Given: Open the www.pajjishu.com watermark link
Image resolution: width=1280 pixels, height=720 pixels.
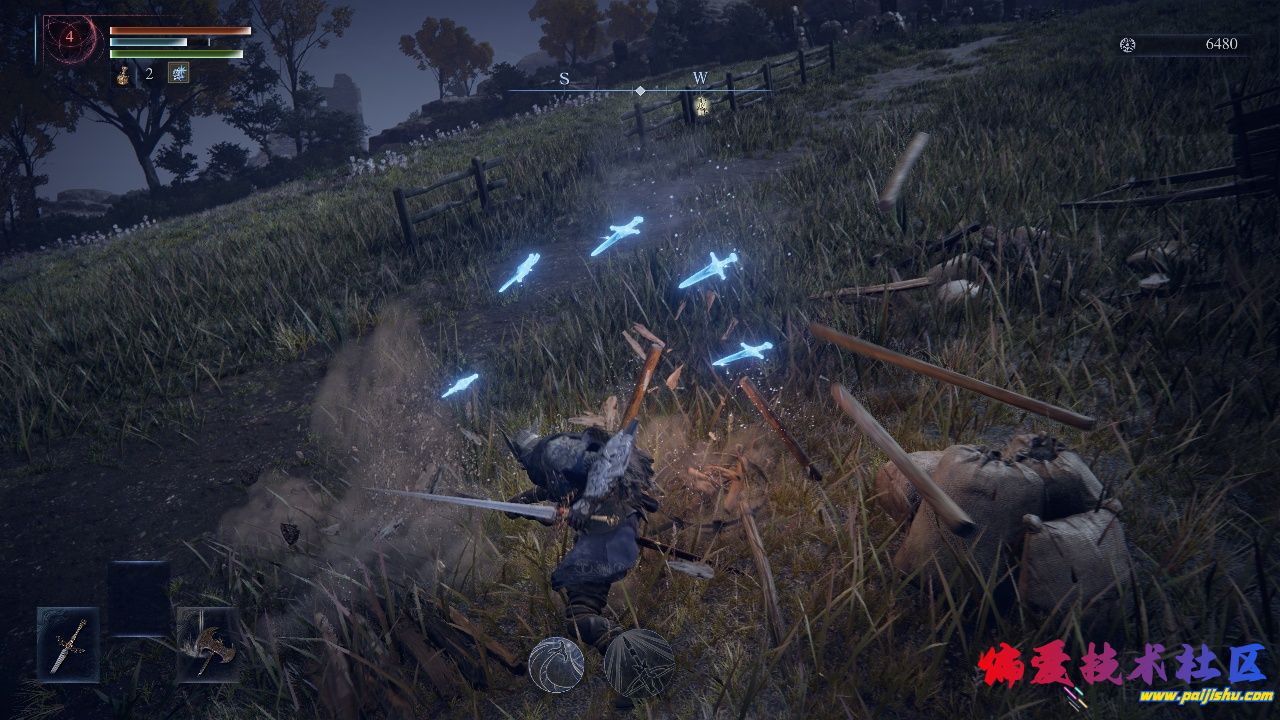Looking at the screenshot, I should [x=1205, y=695].
